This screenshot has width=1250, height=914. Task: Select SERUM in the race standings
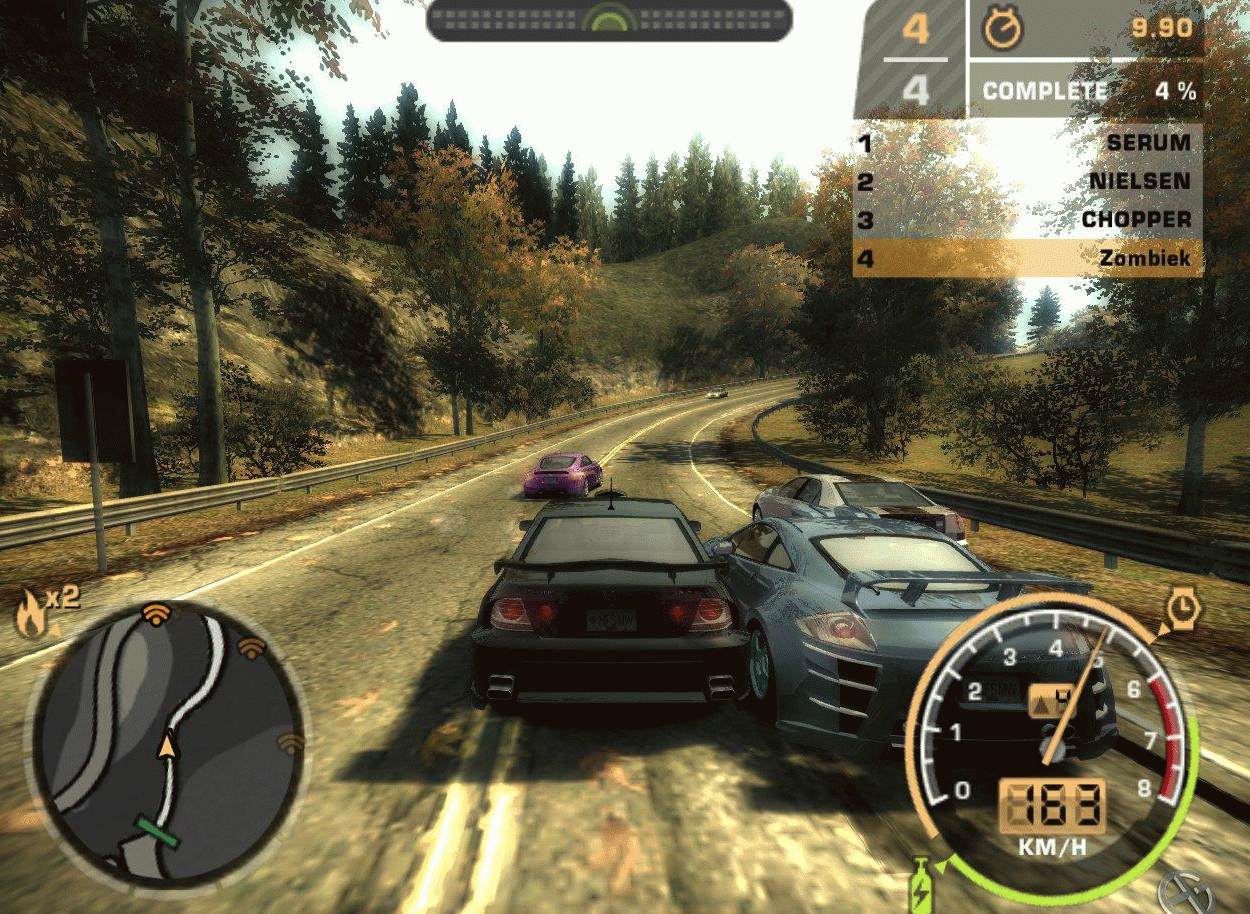coord(1028,143)
